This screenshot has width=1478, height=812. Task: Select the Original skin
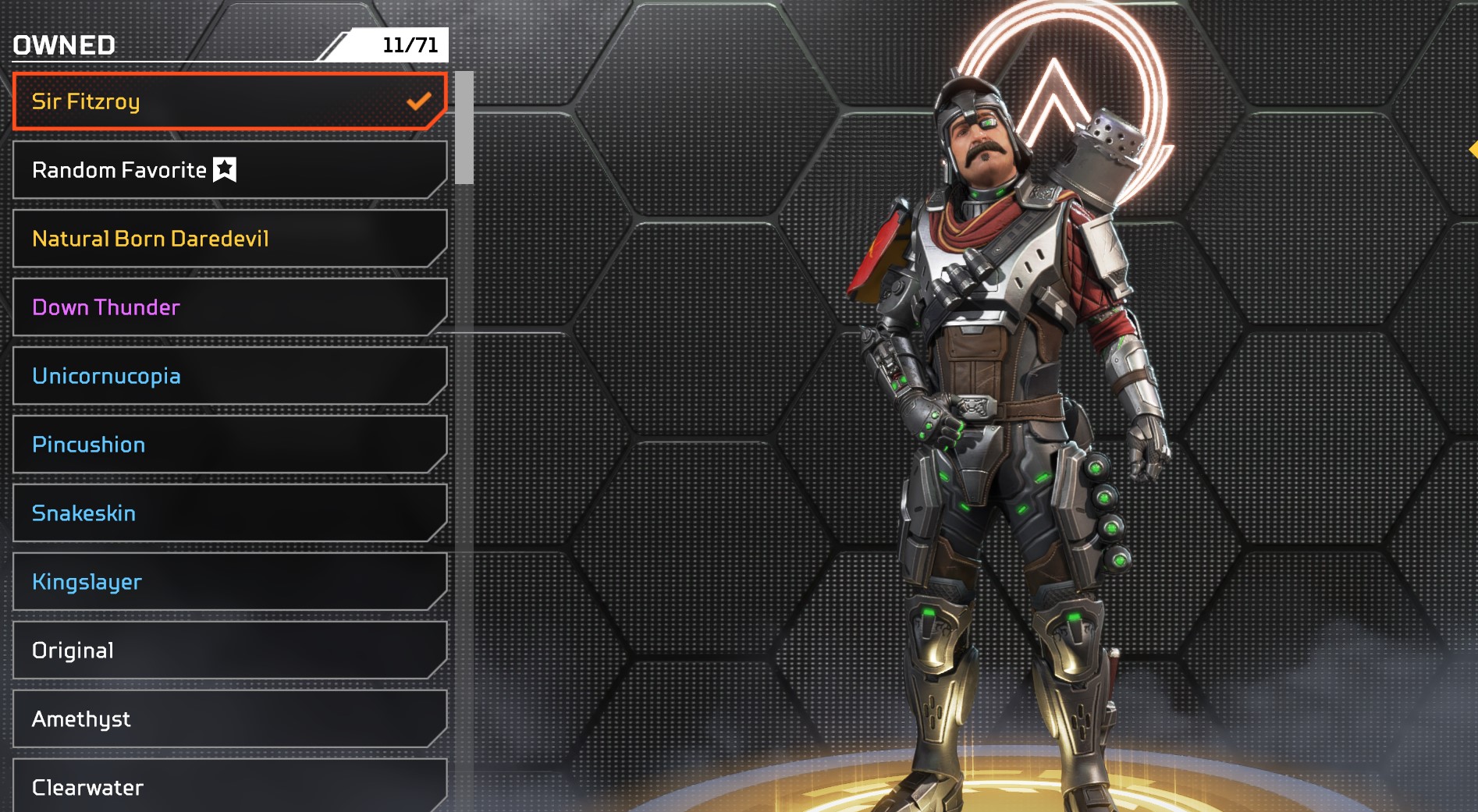click(229, 651)
